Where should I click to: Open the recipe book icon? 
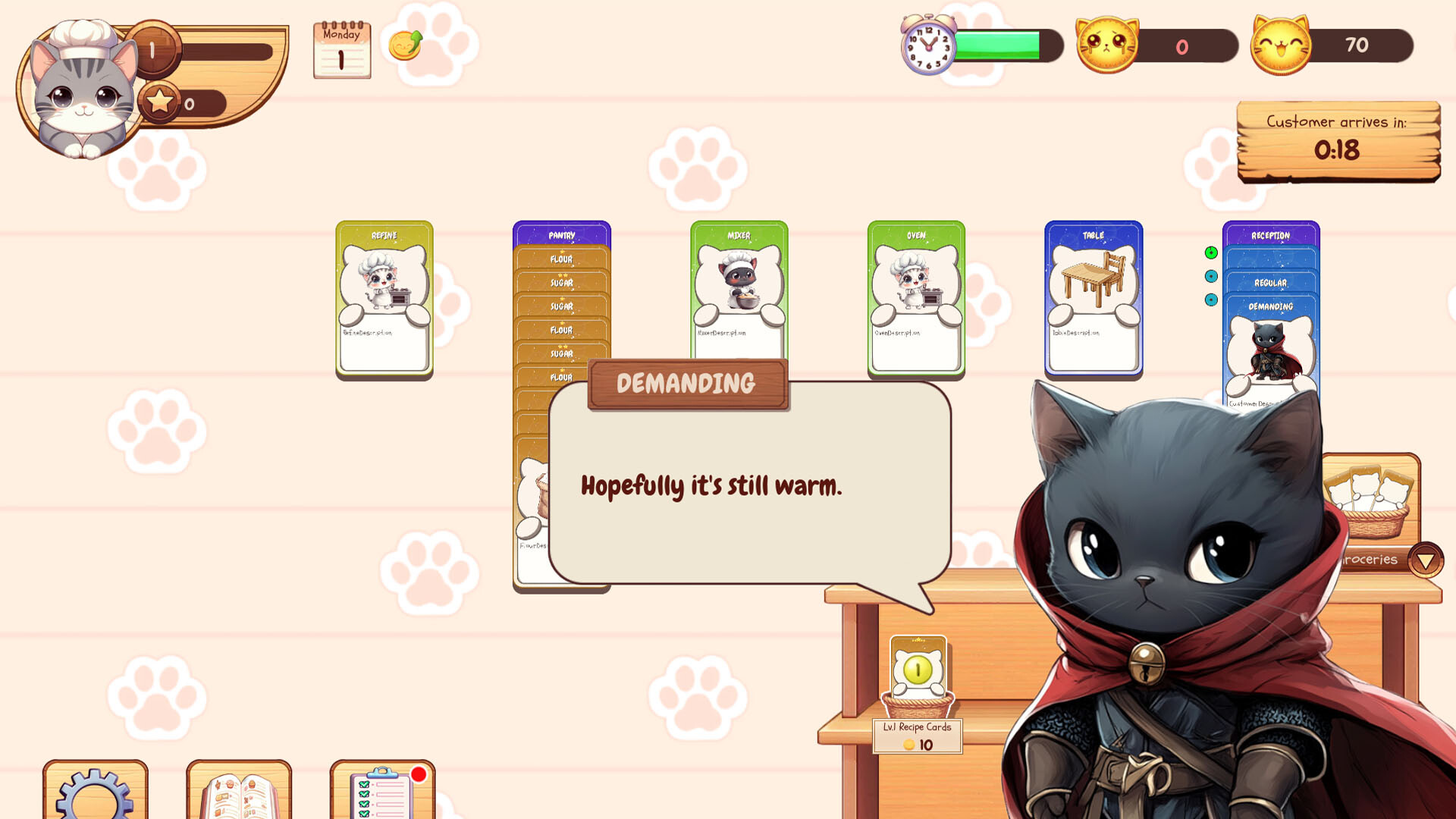(x=237, y=792)
